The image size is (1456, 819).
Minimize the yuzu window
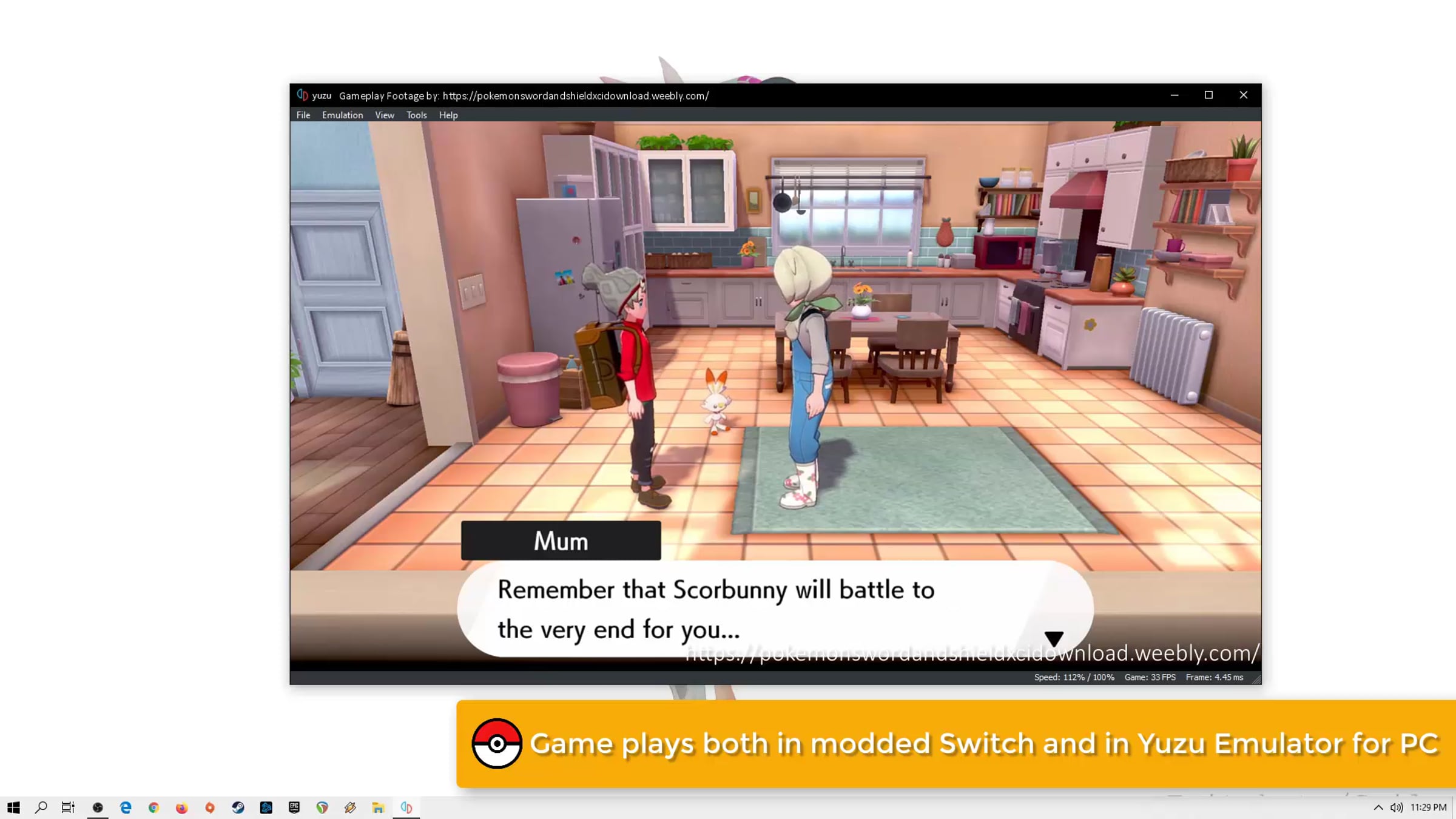(1175, 95)
